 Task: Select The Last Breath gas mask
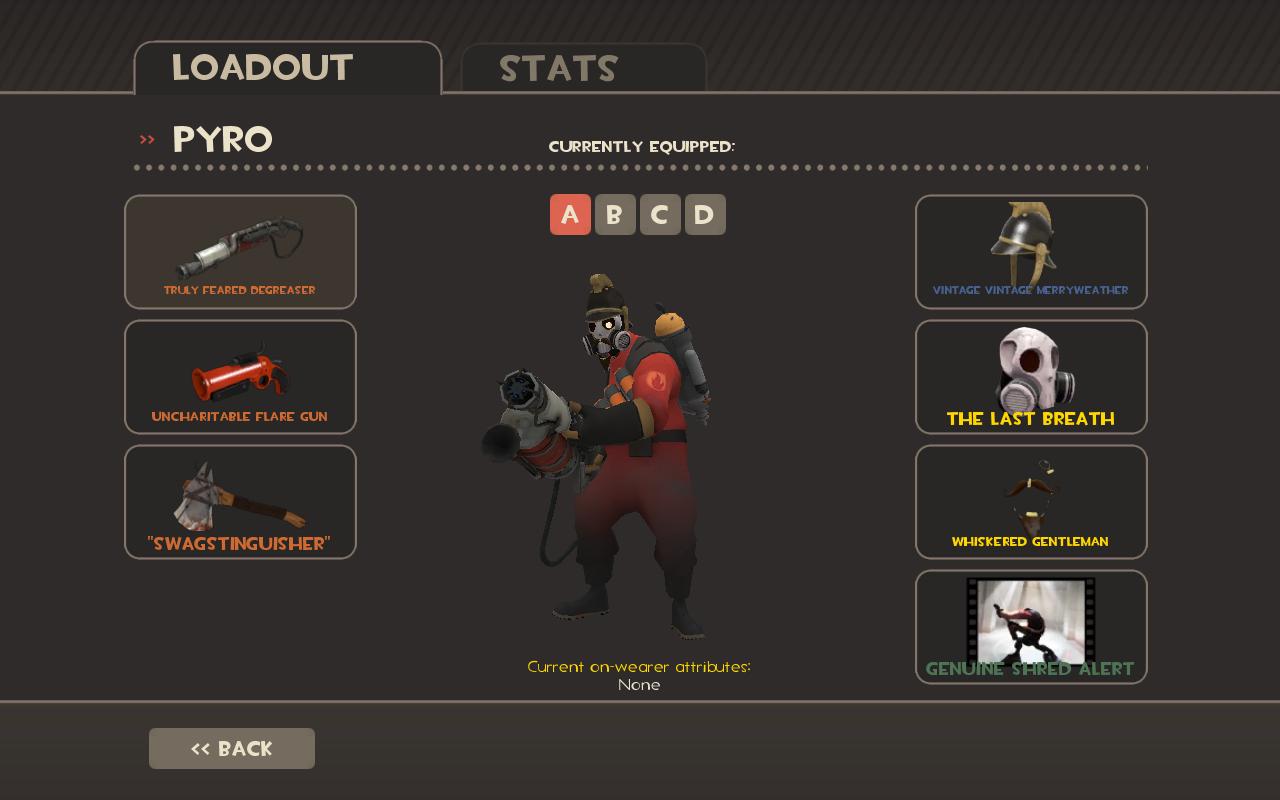click(x=1031, y=377)
